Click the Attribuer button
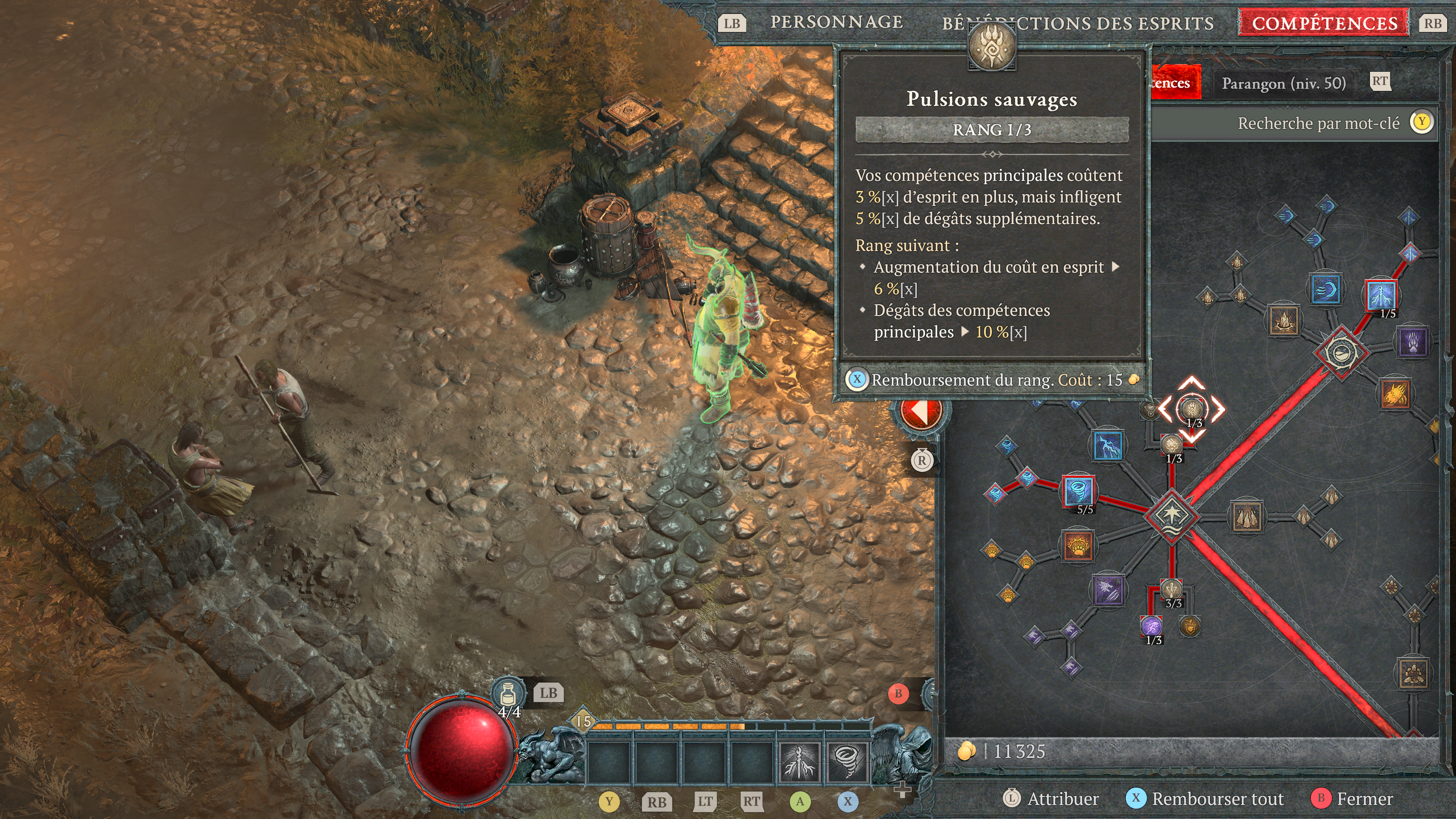 [x=1062, y=799]
